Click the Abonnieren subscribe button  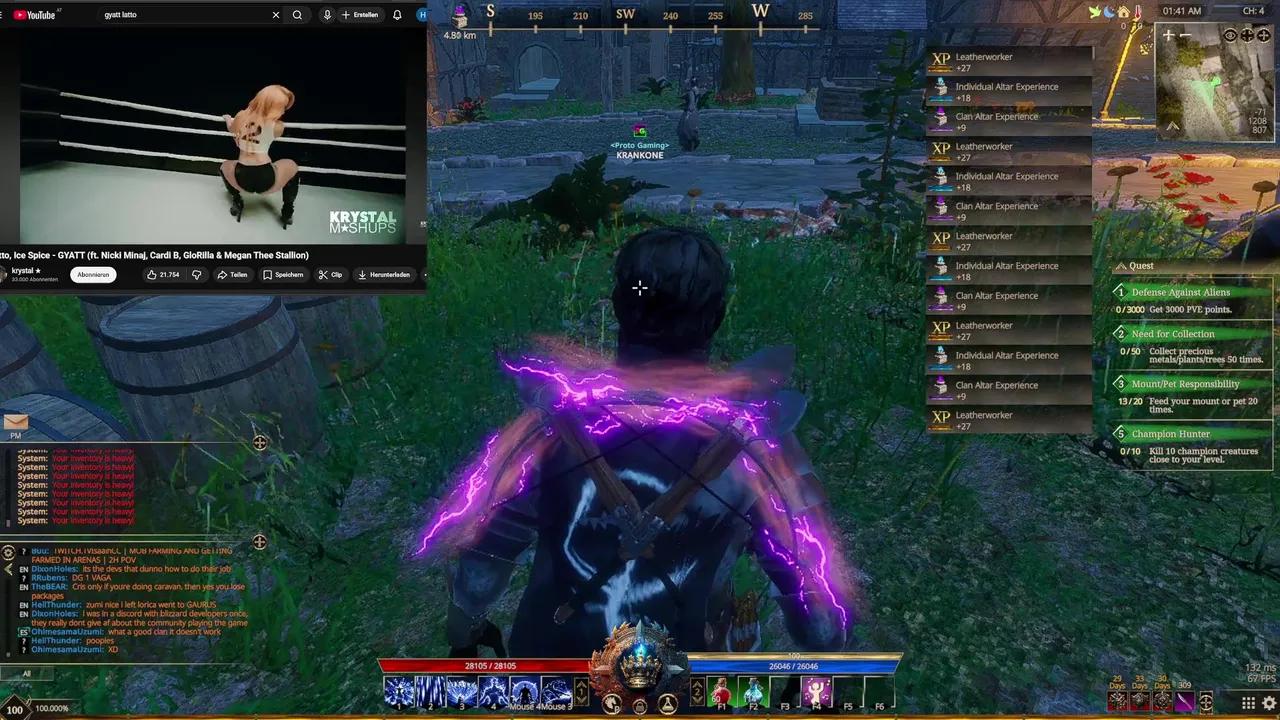point(92,274)
